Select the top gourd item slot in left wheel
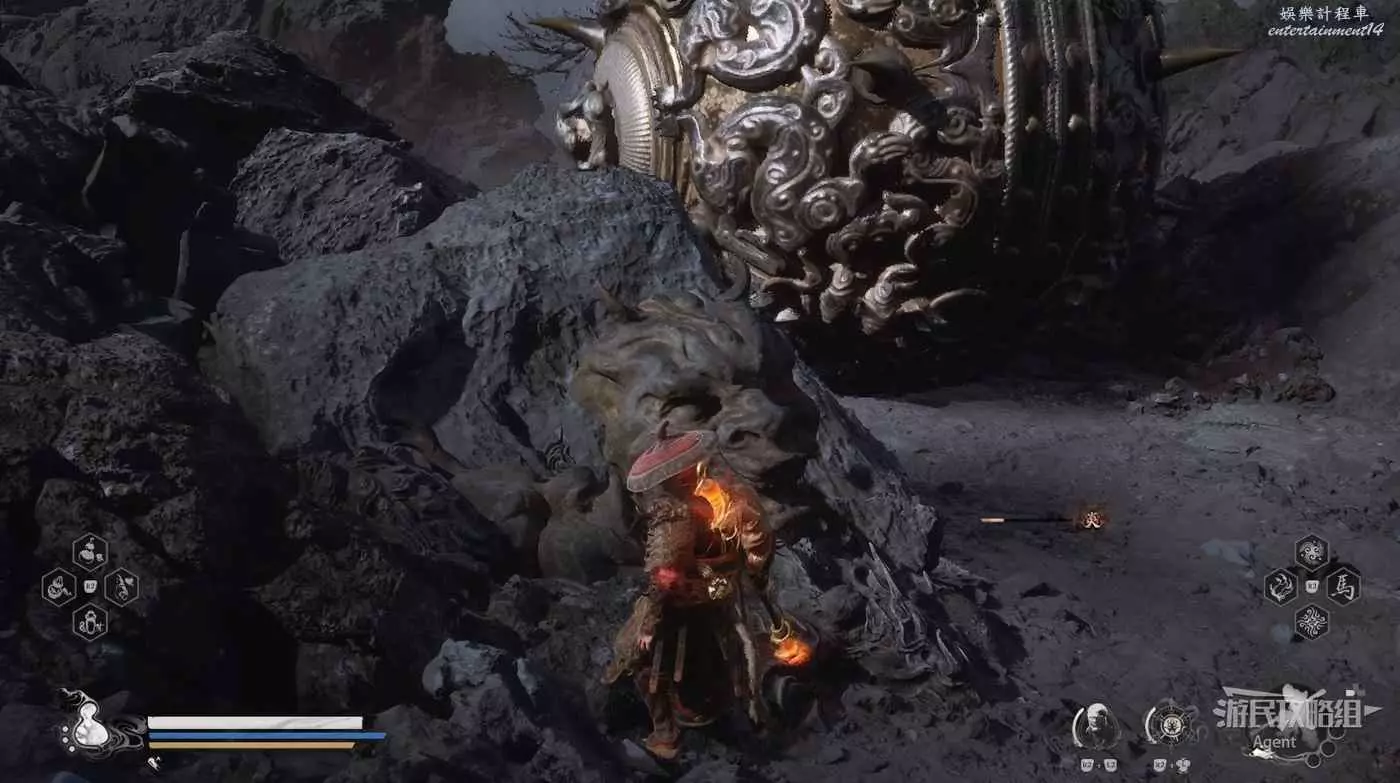The width and height of the screenshot is (1400, 783). pyautogui.click(x=90, y=551)
